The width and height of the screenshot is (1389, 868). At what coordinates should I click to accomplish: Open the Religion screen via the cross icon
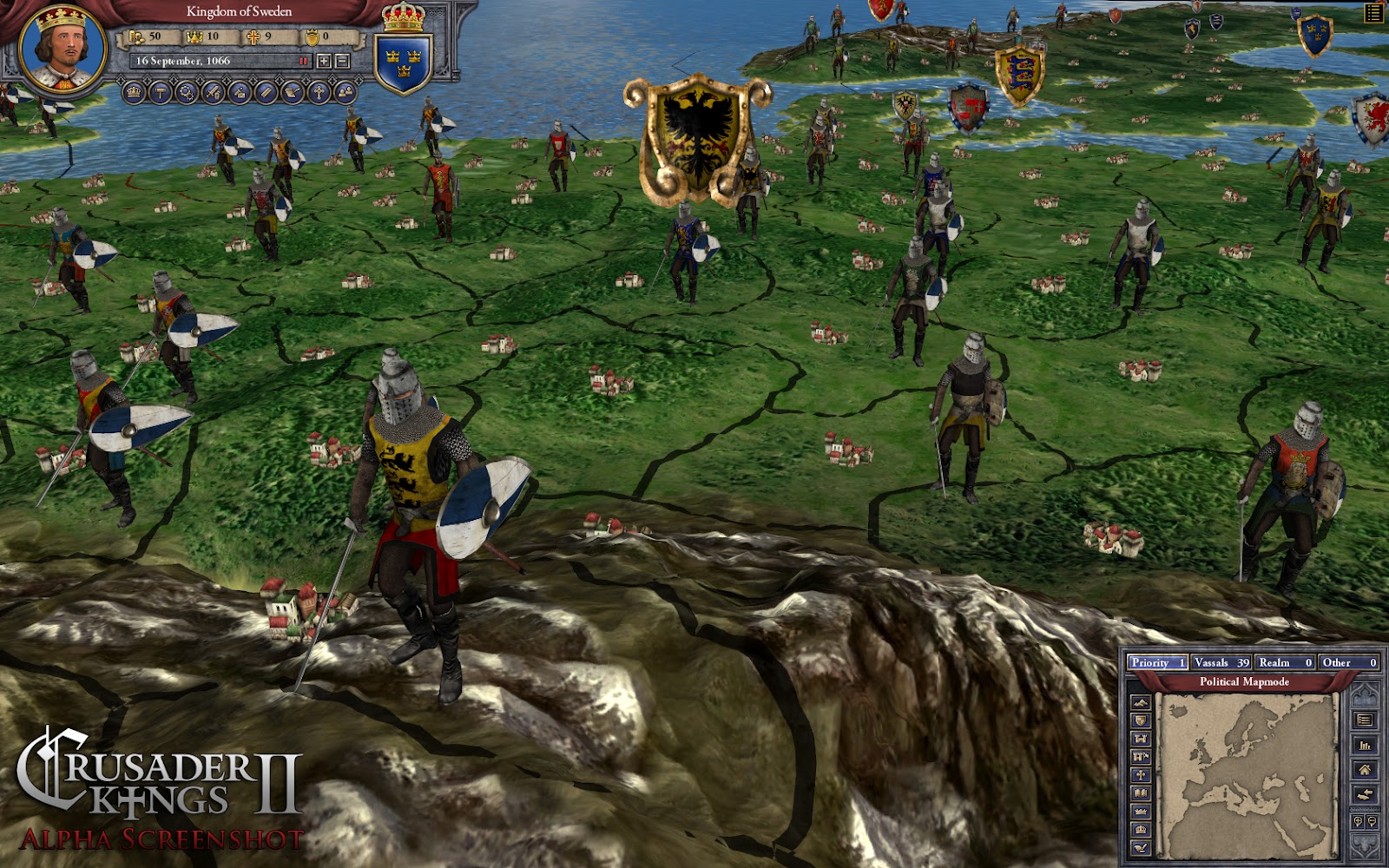tap(319, 92)
